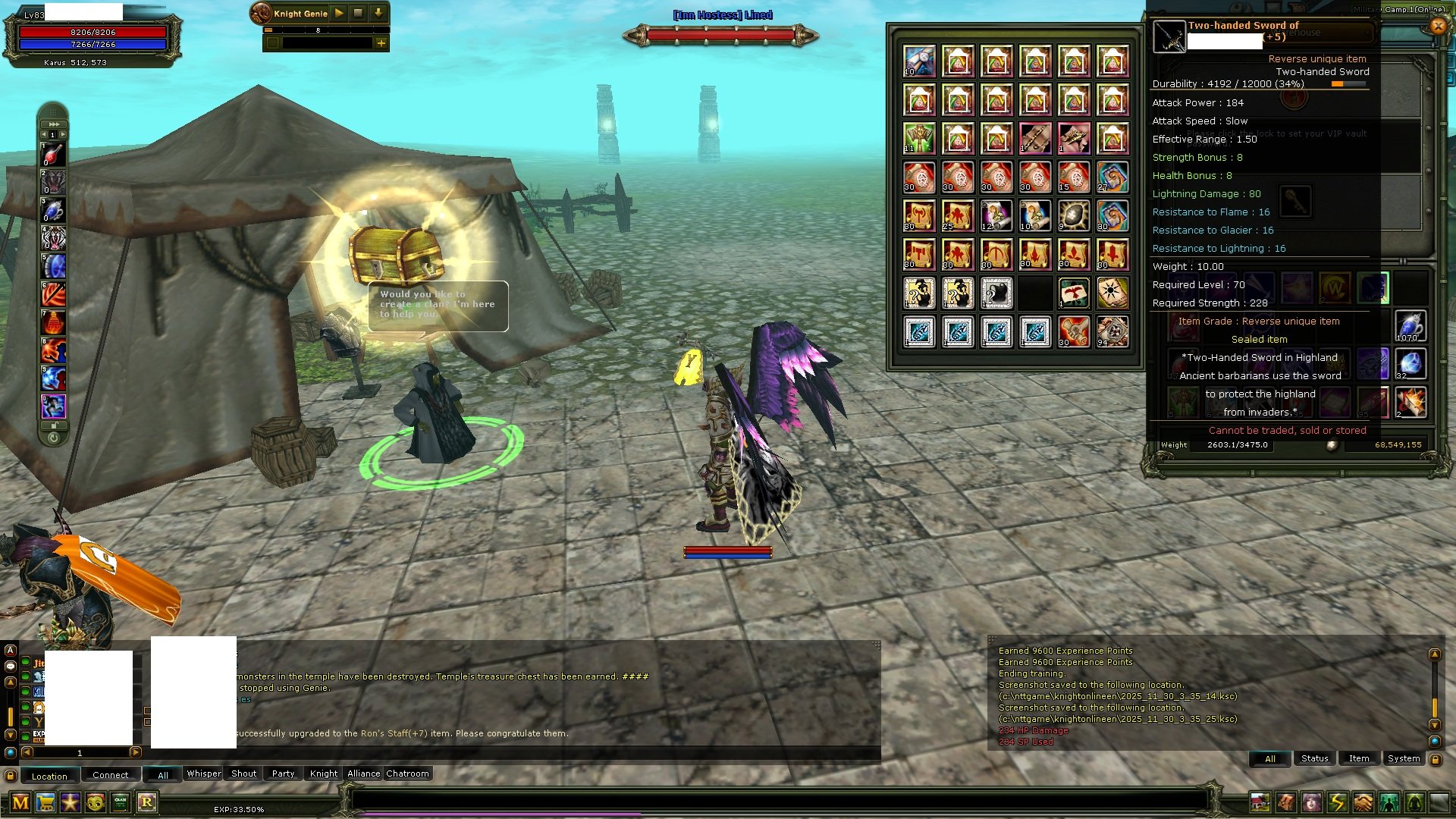Click the yellow lightning bolt icon

(x=1337, y=802)
